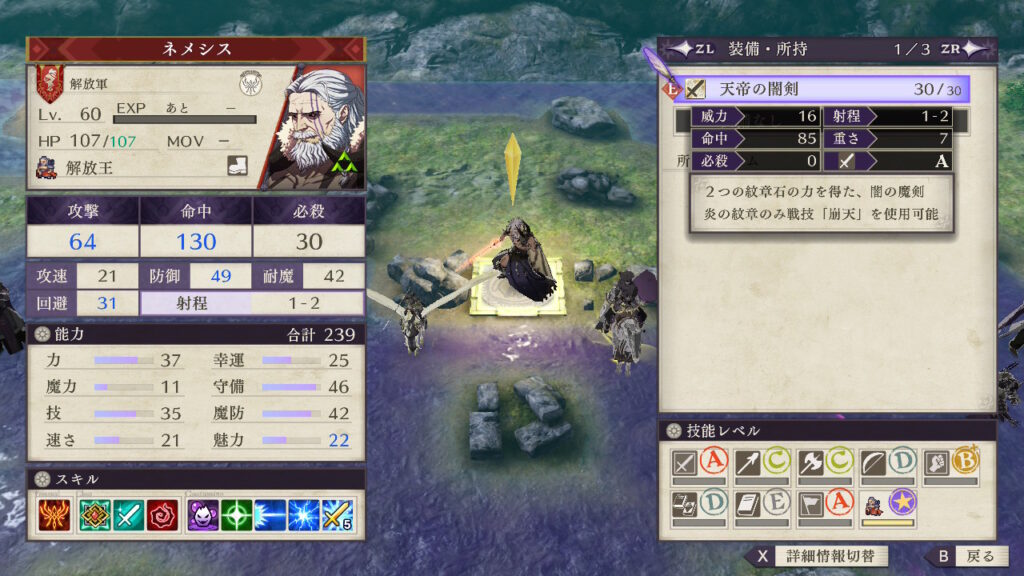Select the axe skill level C tile
Screen dimensions: 1024x576
click(x=824, y=464)
